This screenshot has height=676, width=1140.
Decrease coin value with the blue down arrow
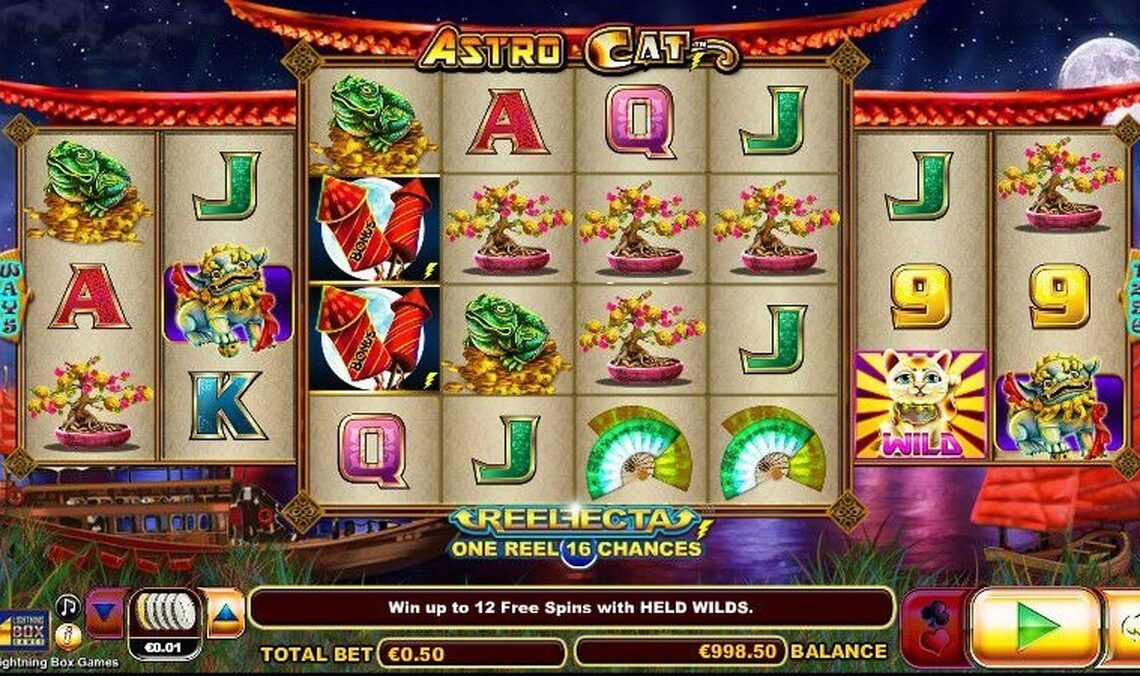pos(105,613)
